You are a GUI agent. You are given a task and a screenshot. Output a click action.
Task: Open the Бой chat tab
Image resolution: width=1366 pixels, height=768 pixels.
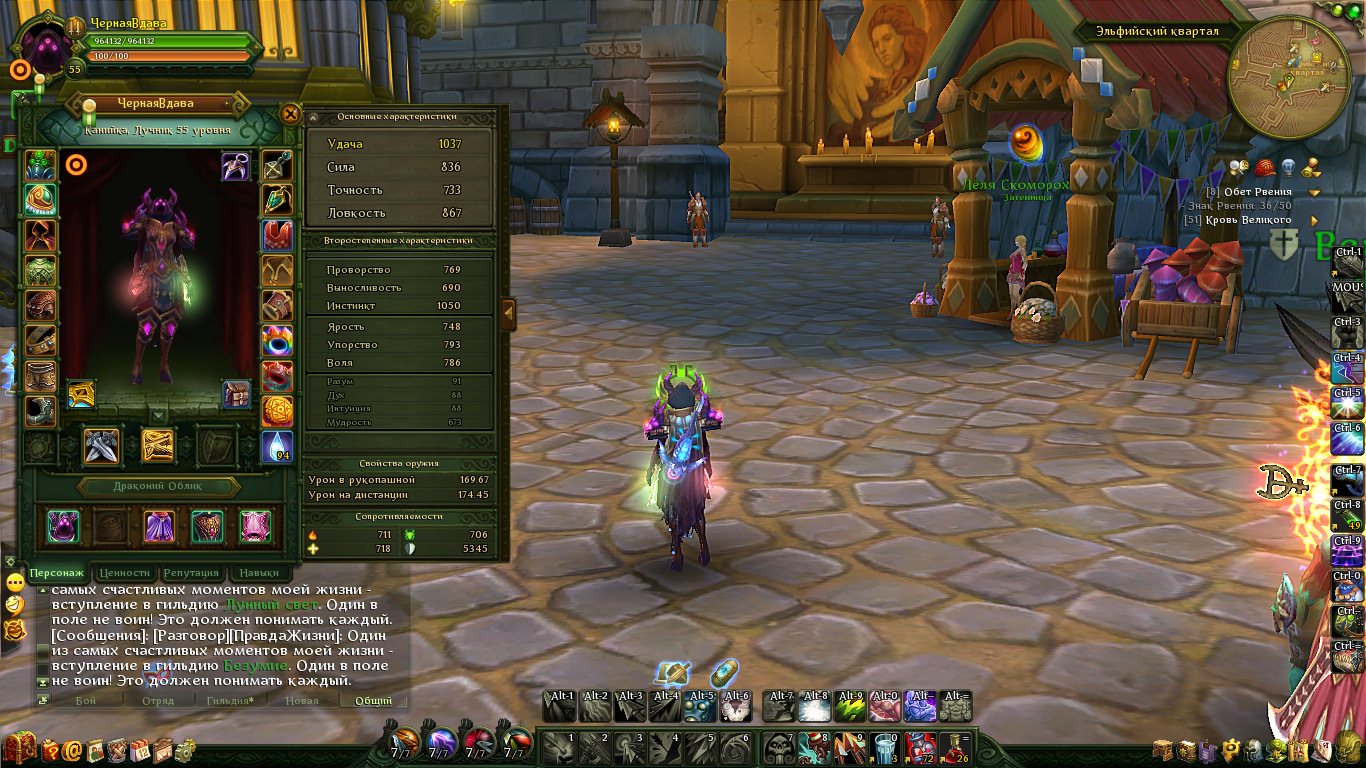(x=86, y=700)
